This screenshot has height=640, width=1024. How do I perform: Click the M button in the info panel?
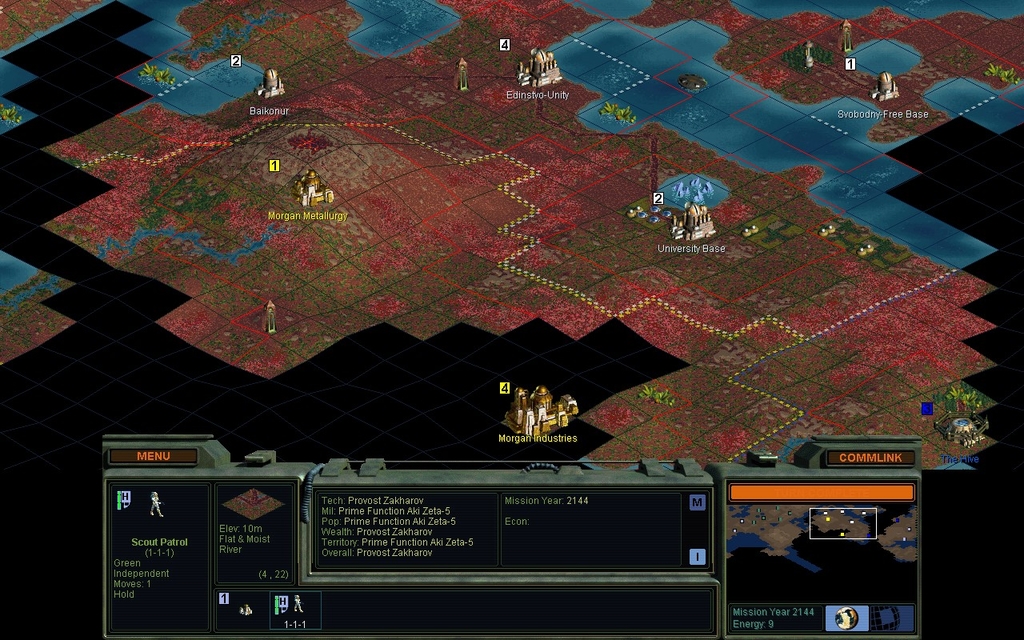point(697,503)
